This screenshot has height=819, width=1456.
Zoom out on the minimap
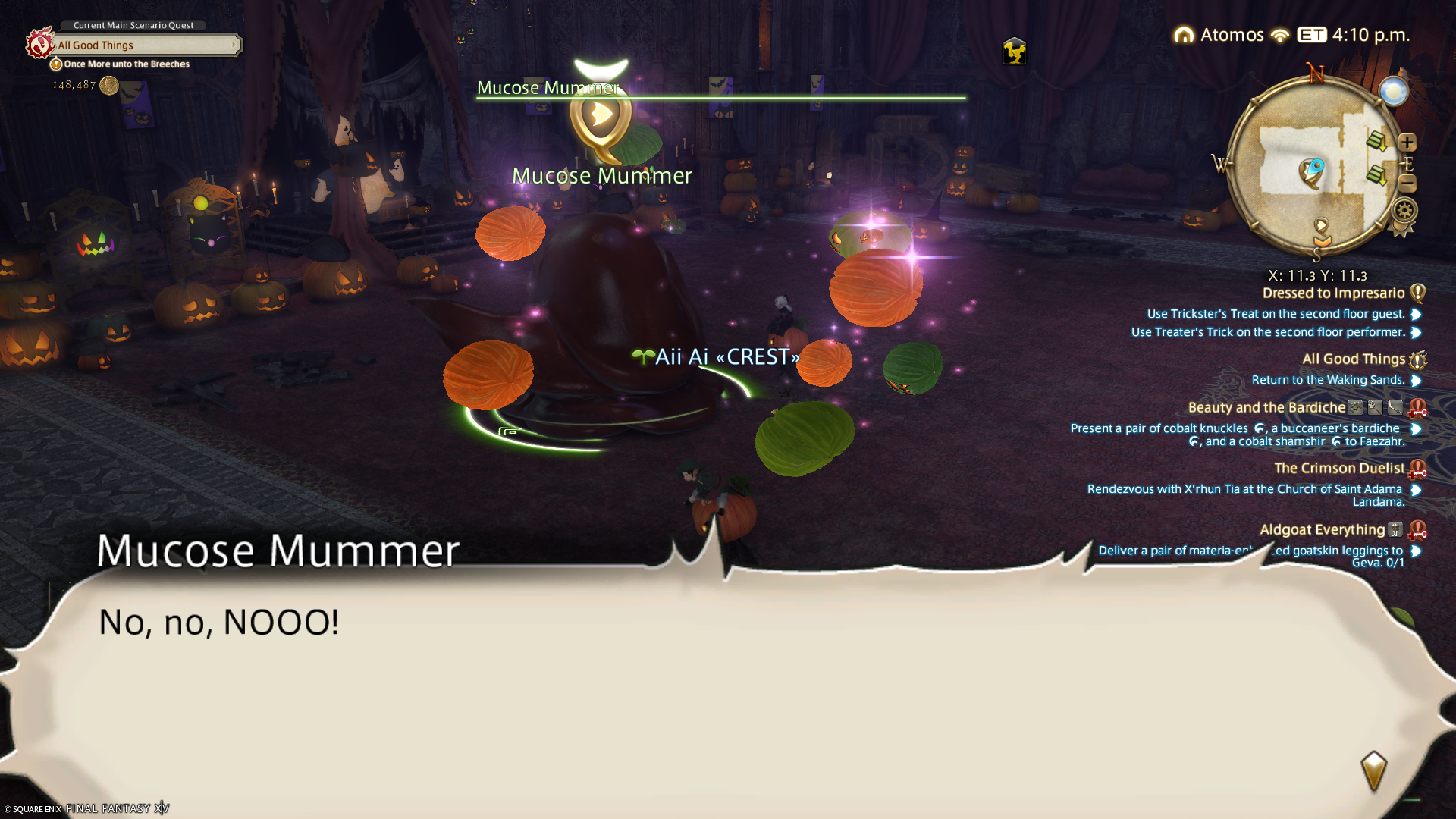click(1407, 183)
